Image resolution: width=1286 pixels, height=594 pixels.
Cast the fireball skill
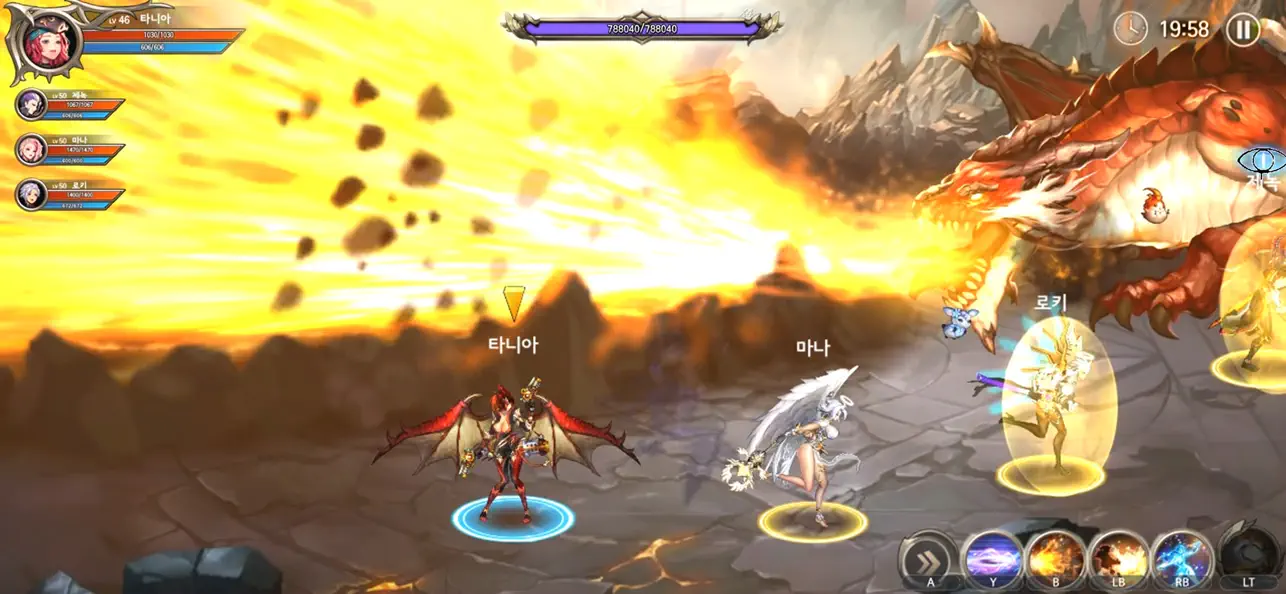pyautogui.click(x=1056, y=559)
